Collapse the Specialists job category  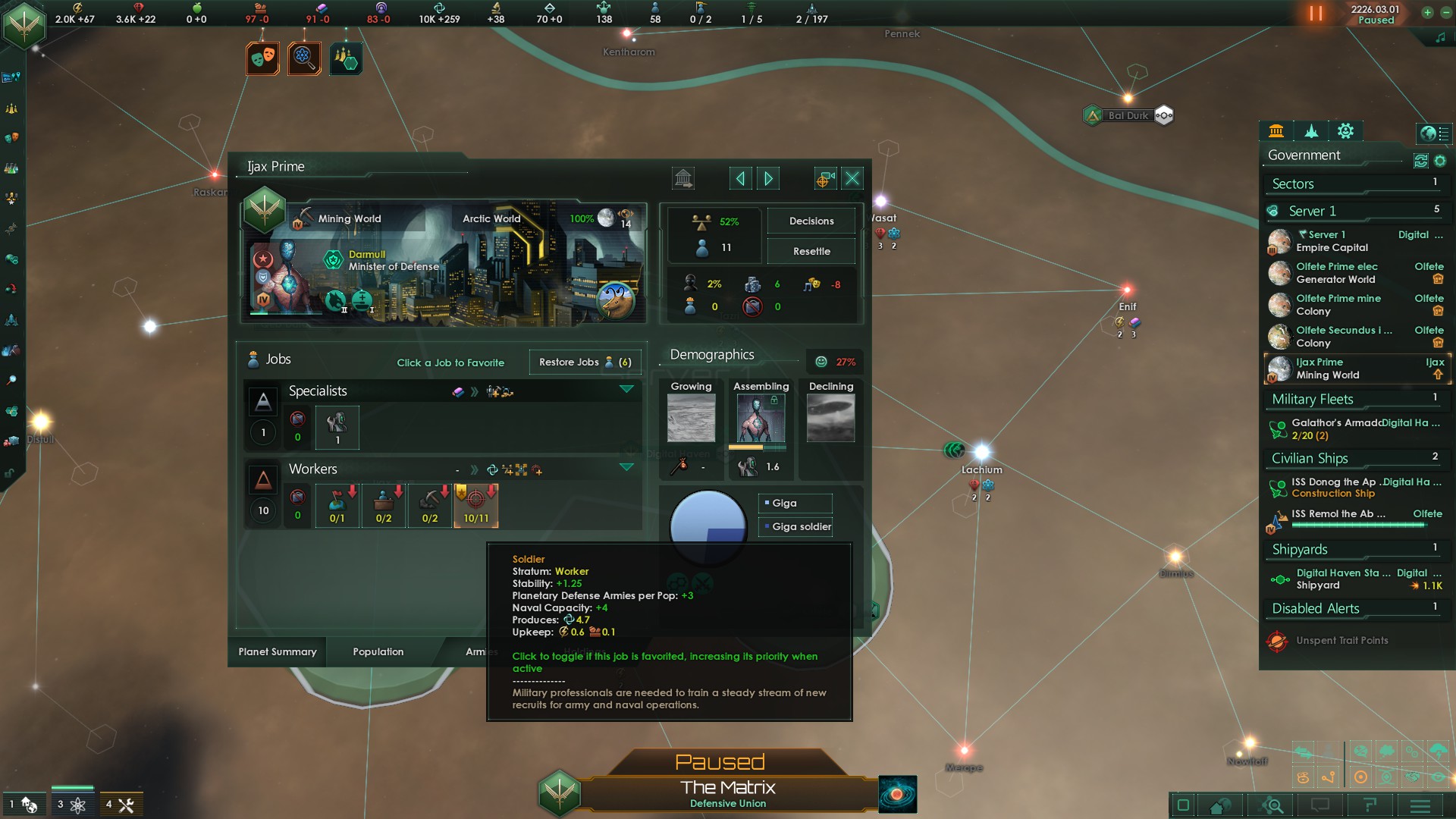(627, 390)
